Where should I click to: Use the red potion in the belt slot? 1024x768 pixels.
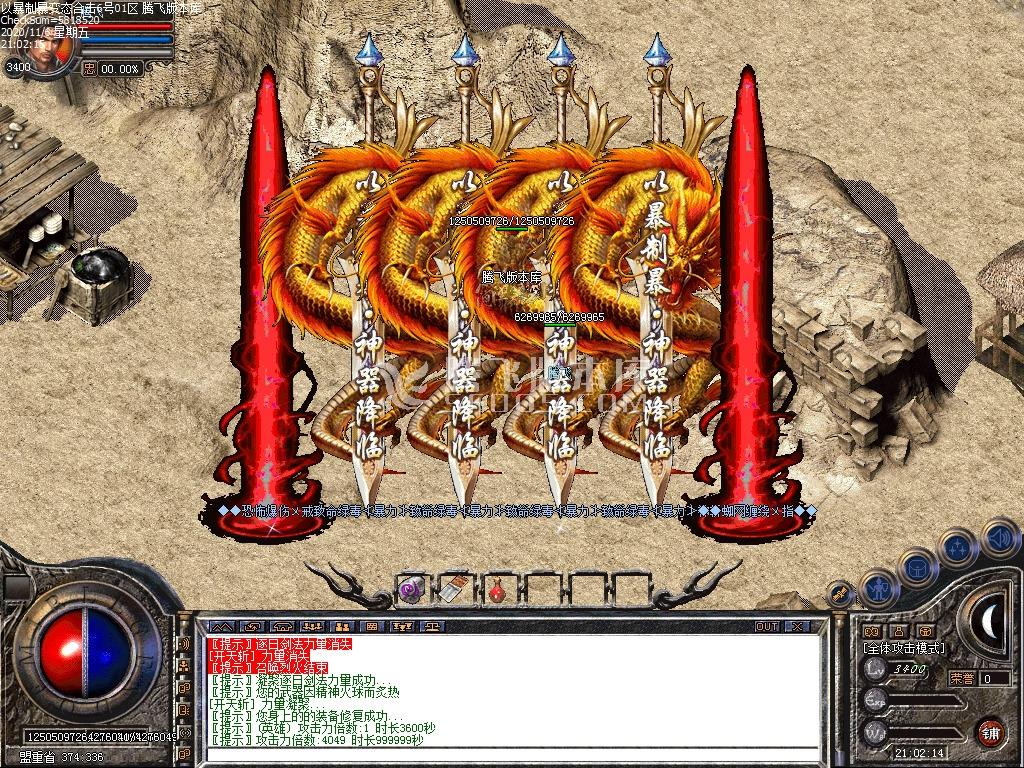click(497, 589)
